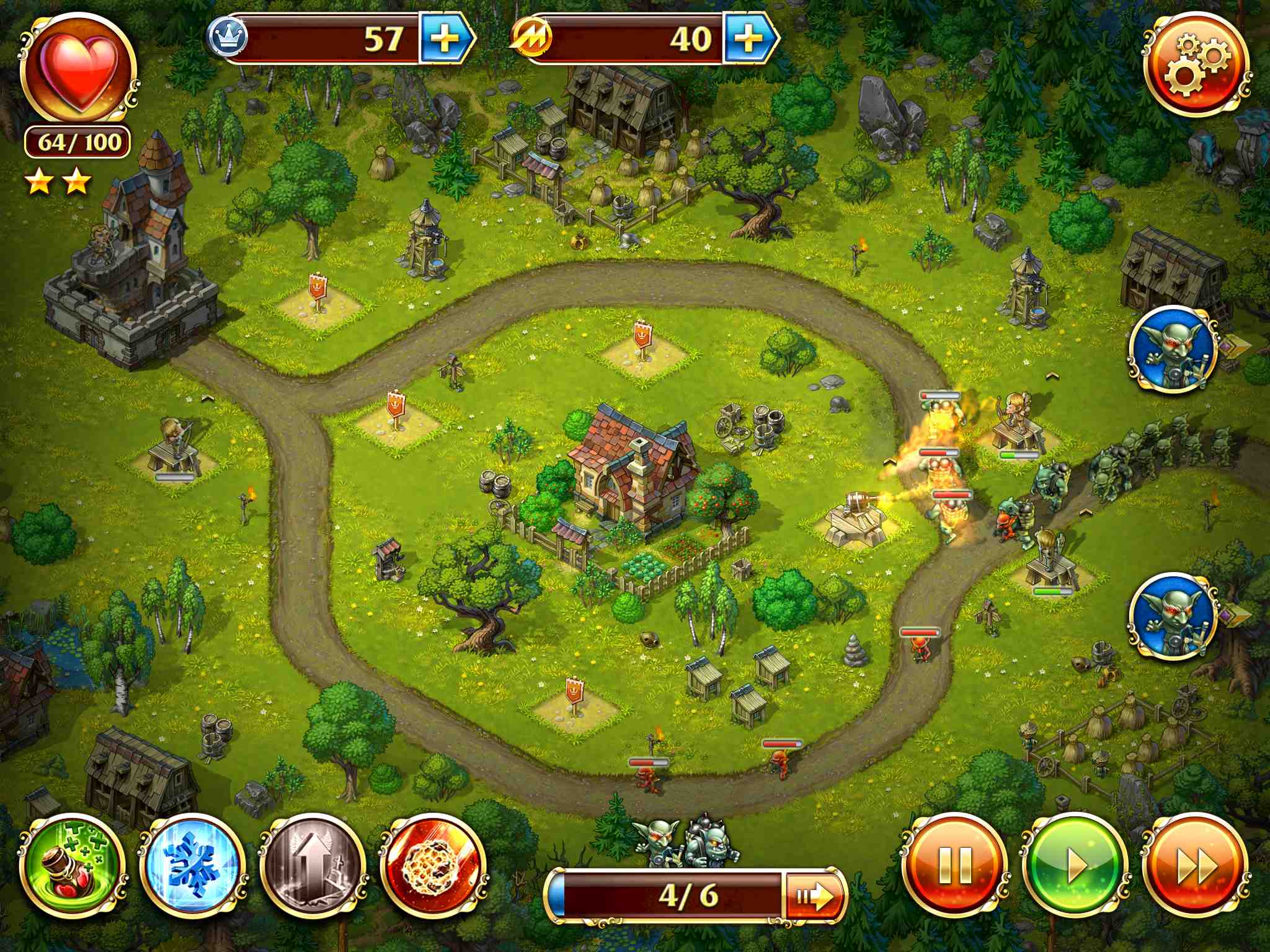Viewport: 1270px width, 952px height.
Task: Buy more mana with plus button
Action: coord(748,39)
